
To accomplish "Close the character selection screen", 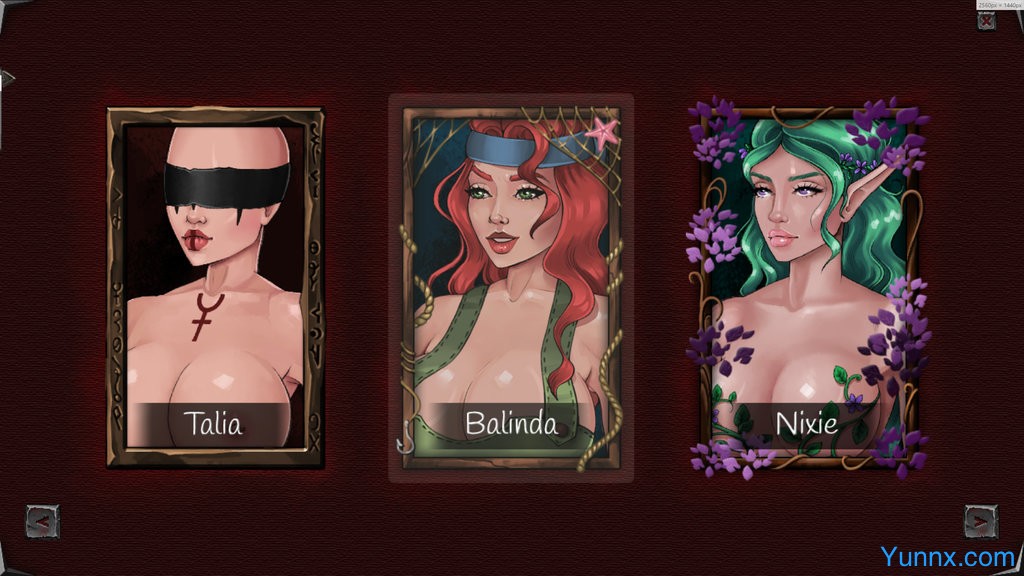I will pos(986,21).
